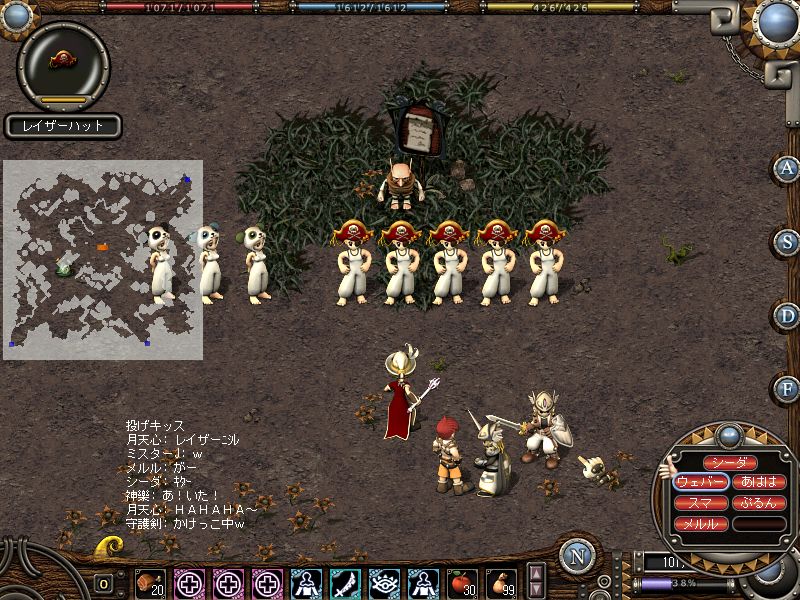This screenshot has height=600, width=800.
Task: Select the pear item with 99 count
Action: (501, 582)
